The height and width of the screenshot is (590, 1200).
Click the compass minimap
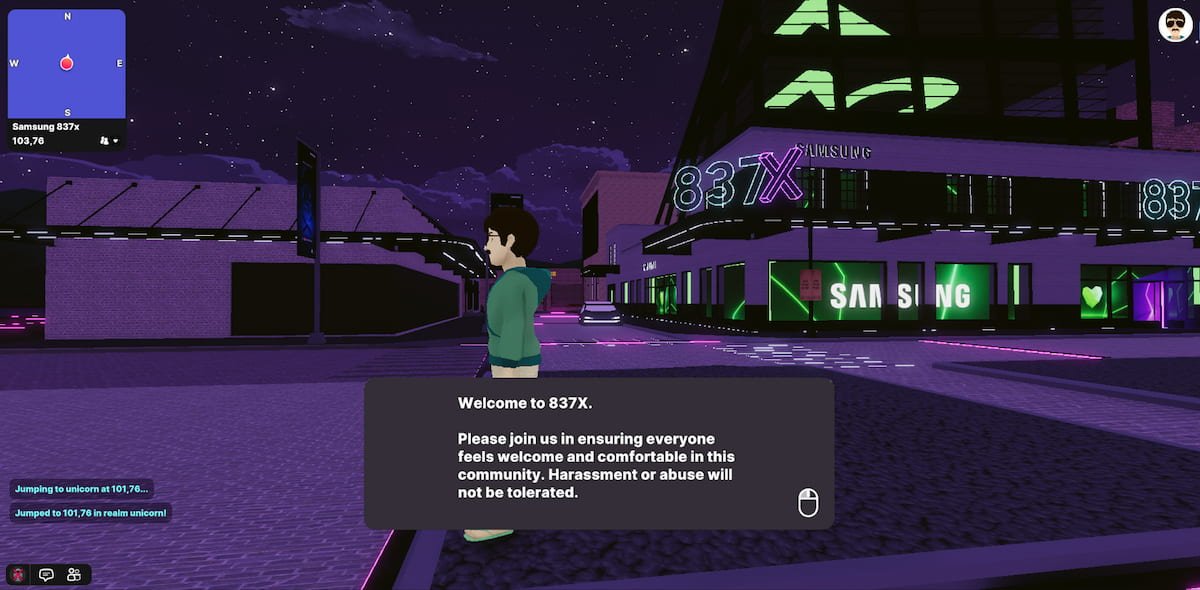pyautogui.click(x=67, y=64)
